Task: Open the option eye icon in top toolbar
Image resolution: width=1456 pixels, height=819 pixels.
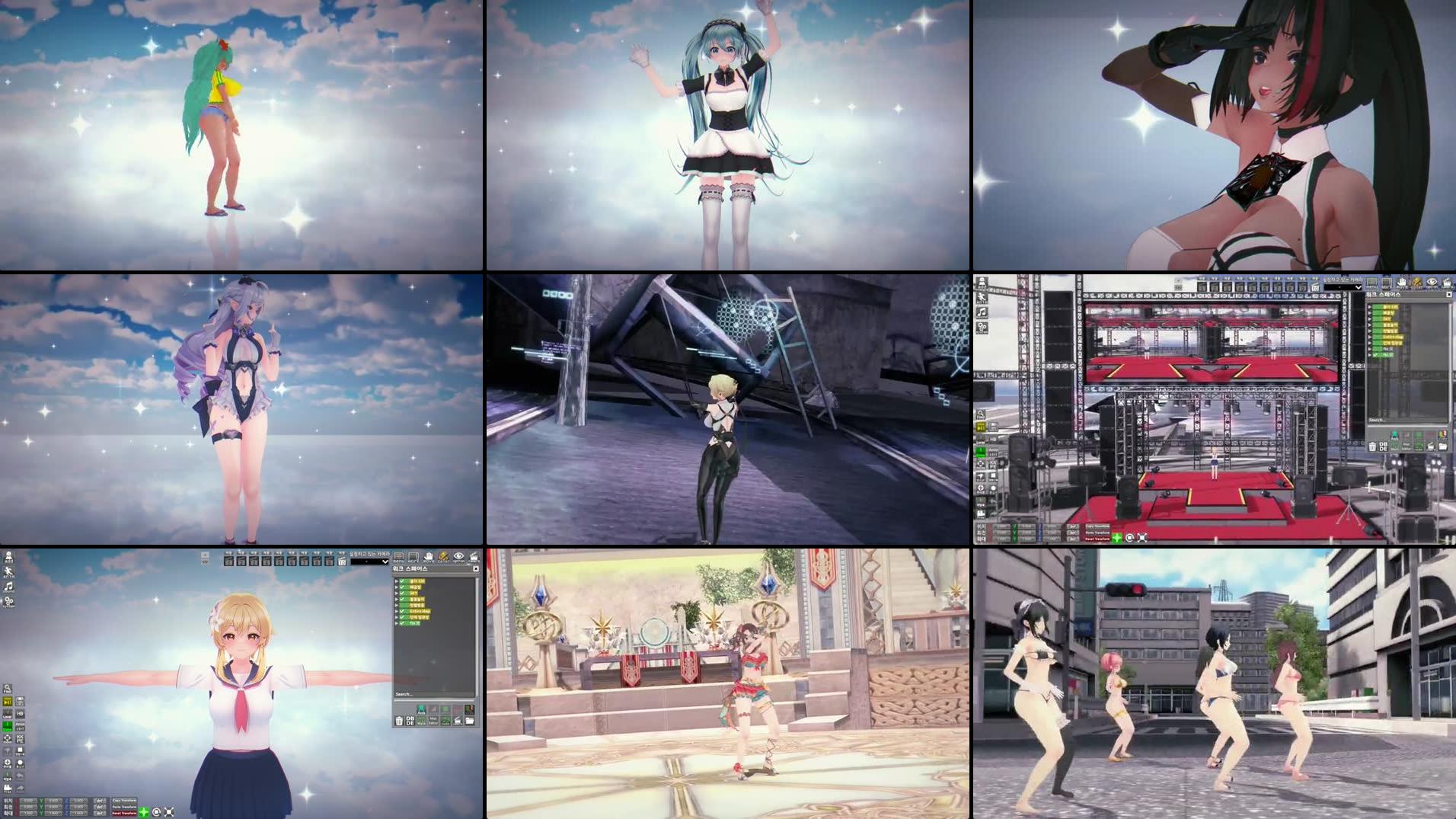Action: (459, 558)
